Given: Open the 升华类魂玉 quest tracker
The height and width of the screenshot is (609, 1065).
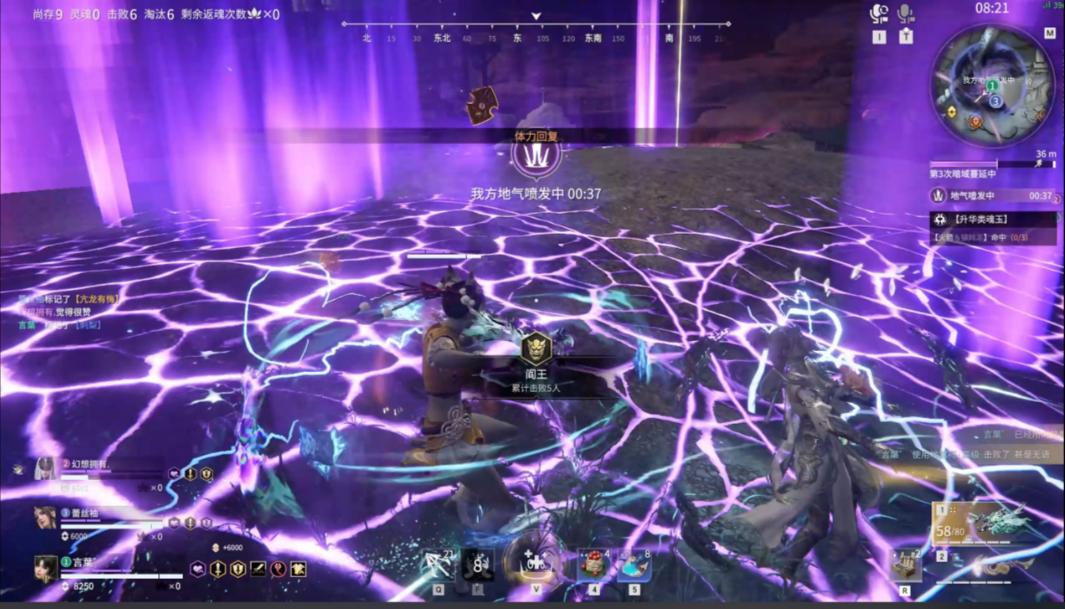Looking at the screenshot, I should [993, 220].
